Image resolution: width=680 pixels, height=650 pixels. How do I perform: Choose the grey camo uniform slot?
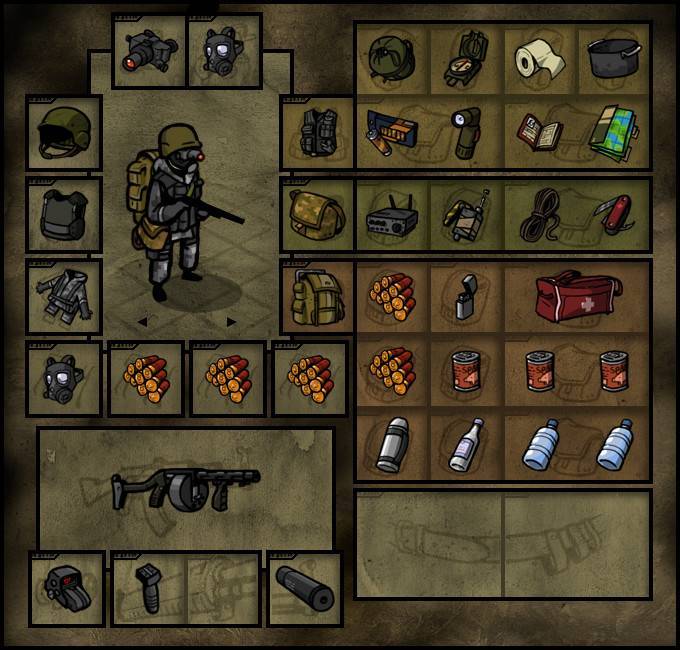pos(63,296)
